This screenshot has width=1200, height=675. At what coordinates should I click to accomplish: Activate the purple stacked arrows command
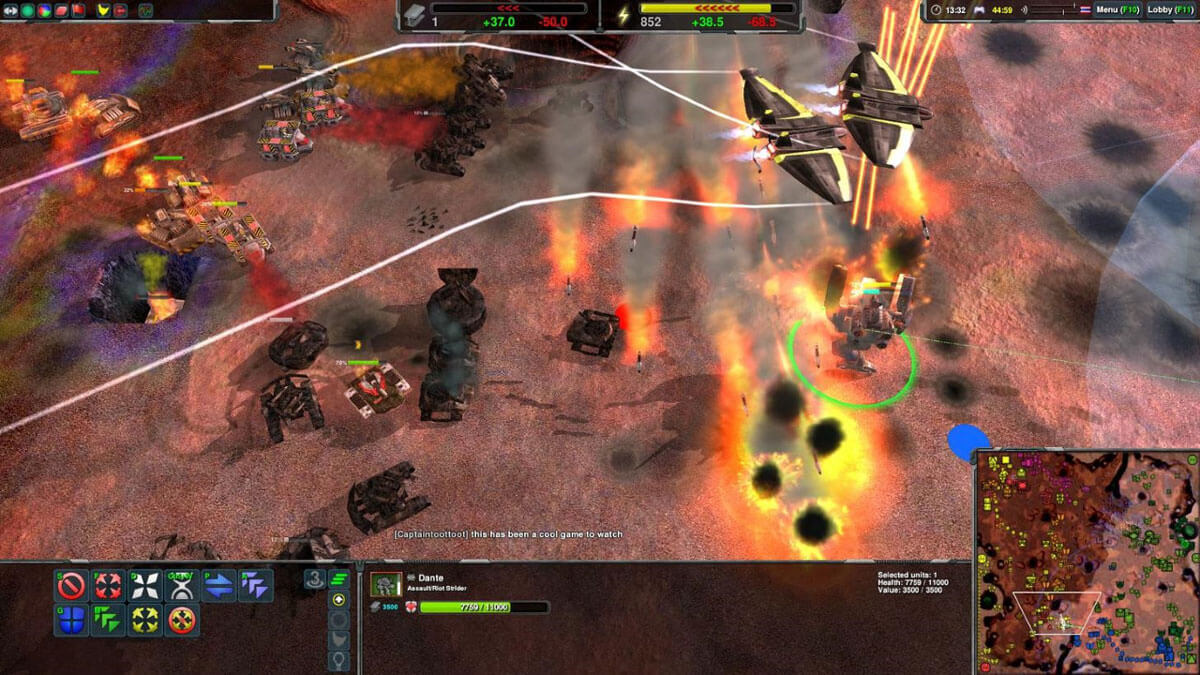point(256,585)
